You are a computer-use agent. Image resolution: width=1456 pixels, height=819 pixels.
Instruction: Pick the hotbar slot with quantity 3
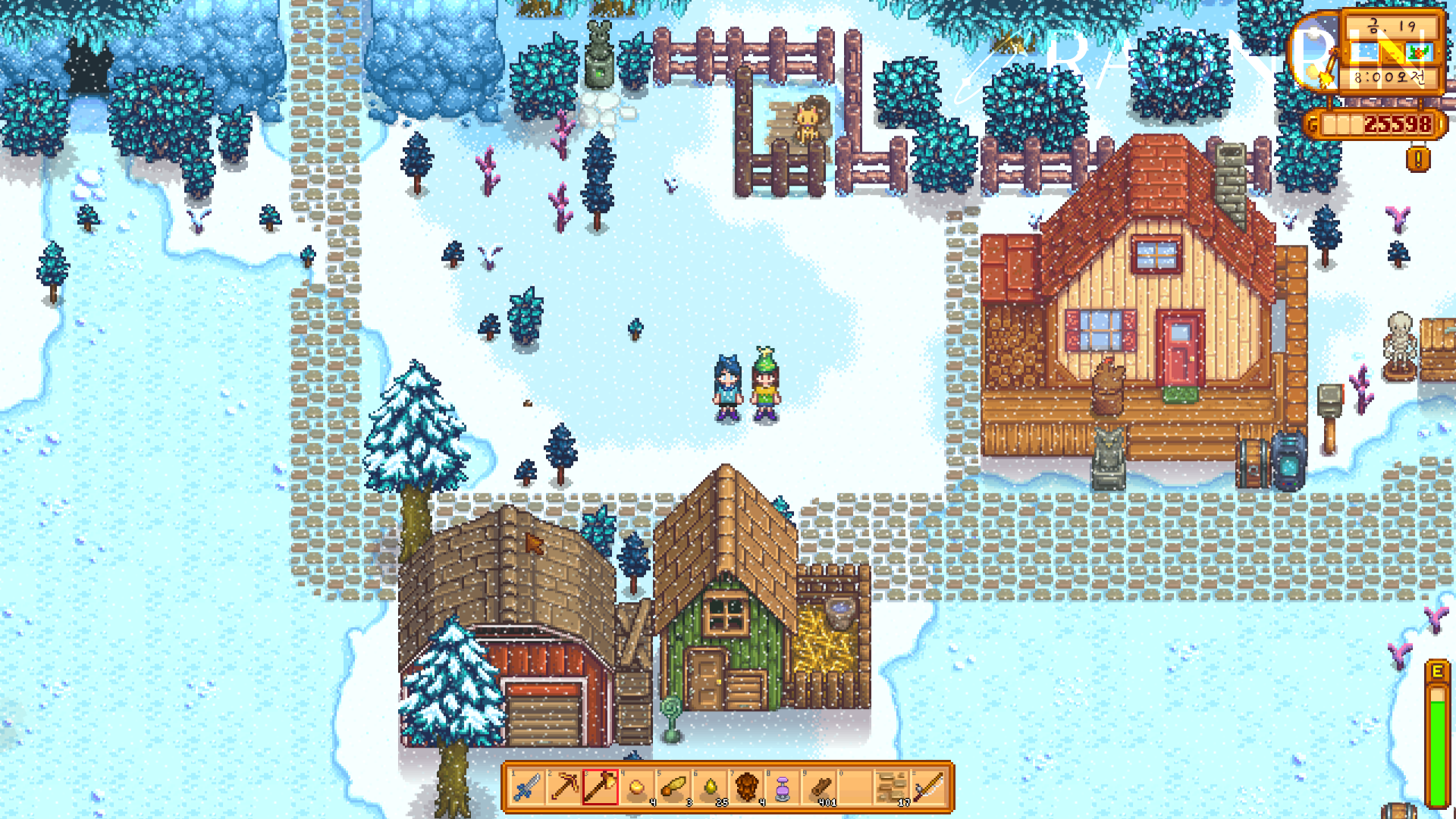673,787
